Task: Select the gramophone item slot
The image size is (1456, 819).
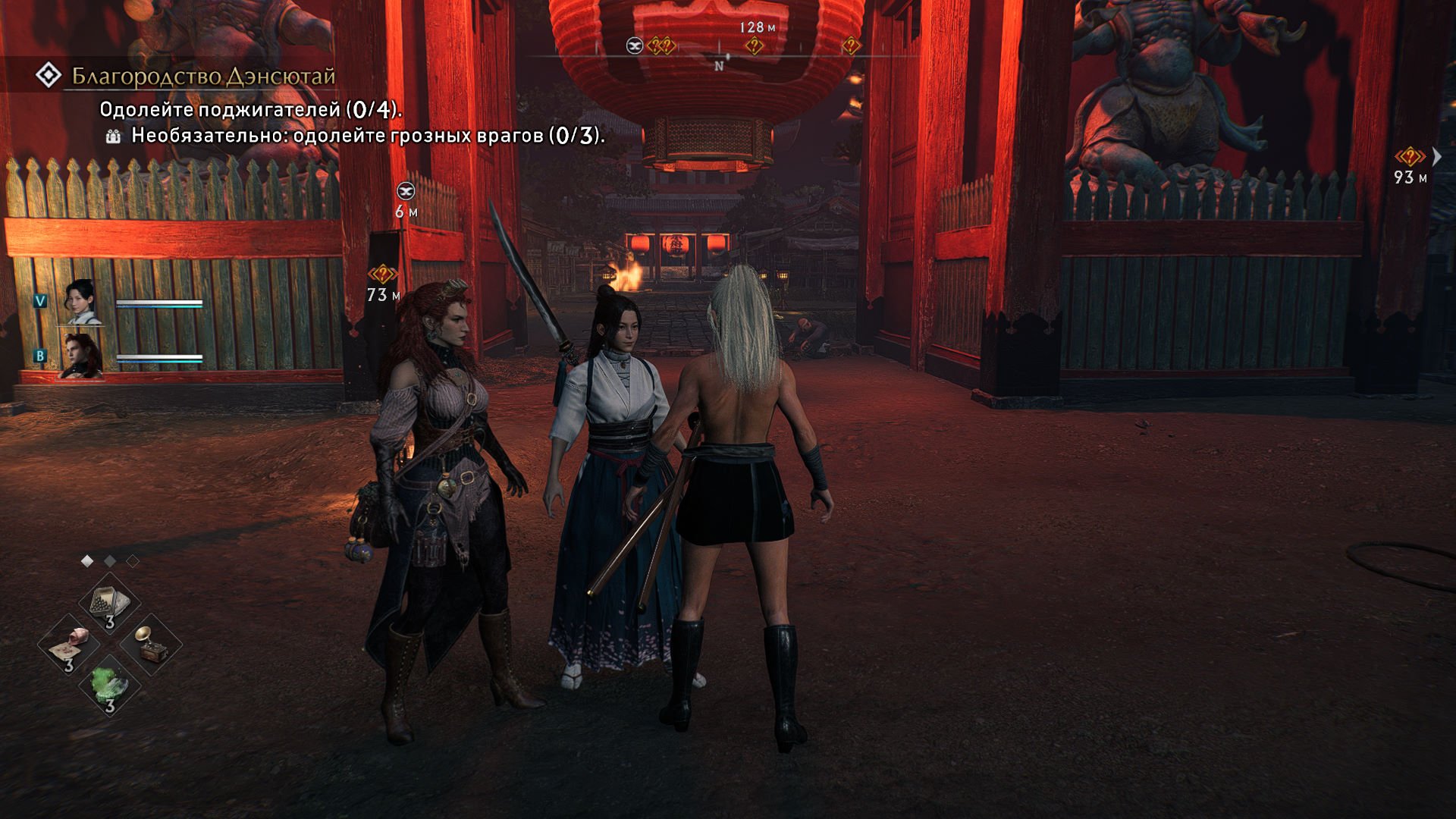Action: 151,645
